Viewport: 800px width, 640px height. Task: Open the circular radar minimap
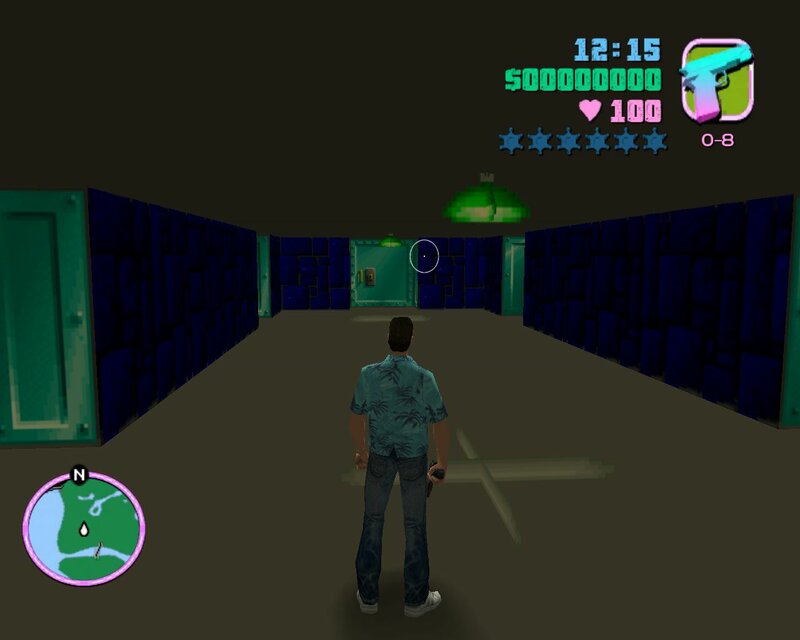click(84, 529)
